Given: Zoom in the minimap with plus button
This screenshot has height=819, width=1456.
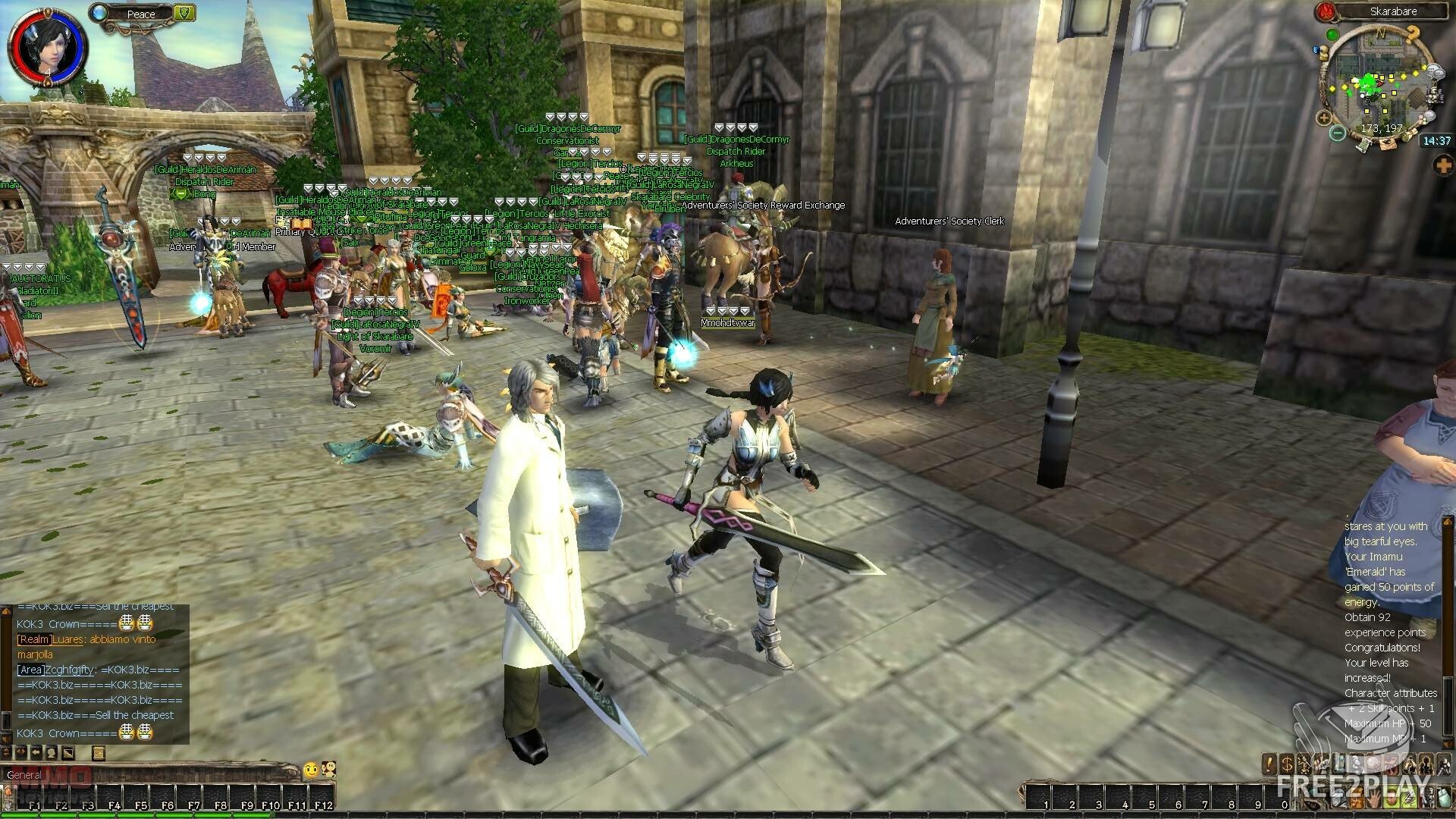Looking at the screenshot, I should tap(1323, 118).
